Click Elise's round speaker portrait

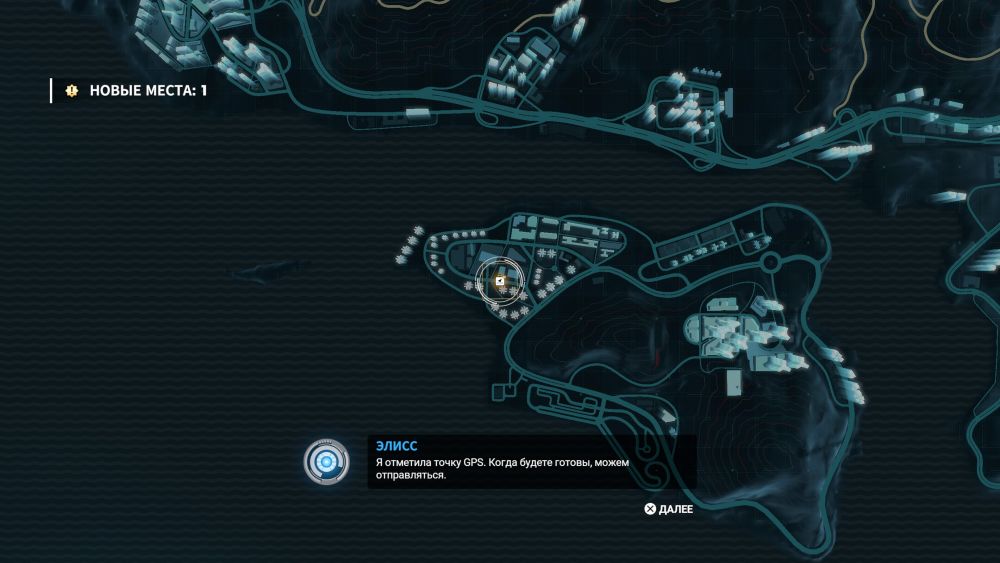326,462
